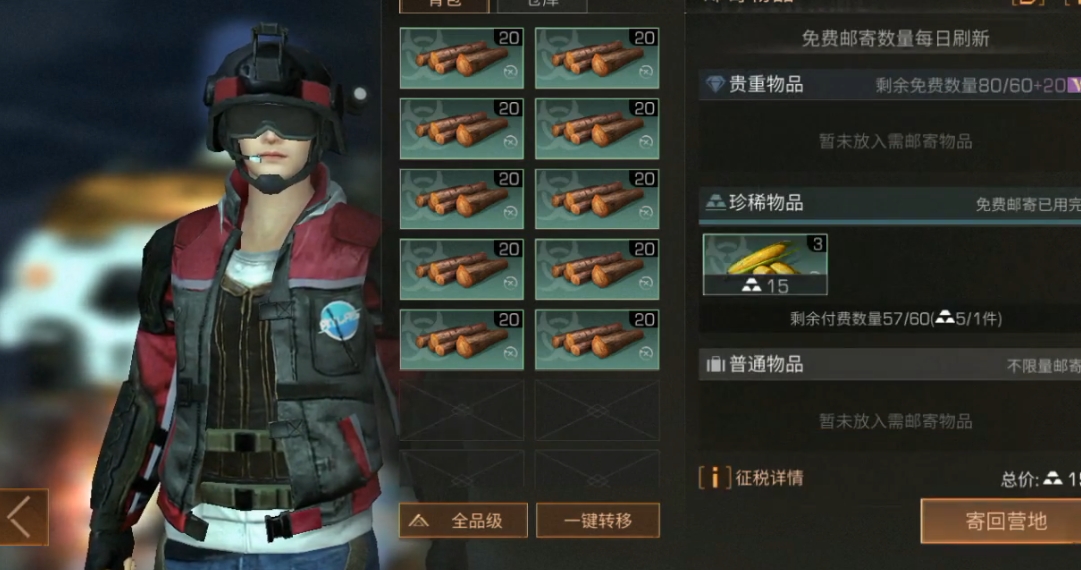Open the all-grades filter (全品级)

[x=463, y=521]
